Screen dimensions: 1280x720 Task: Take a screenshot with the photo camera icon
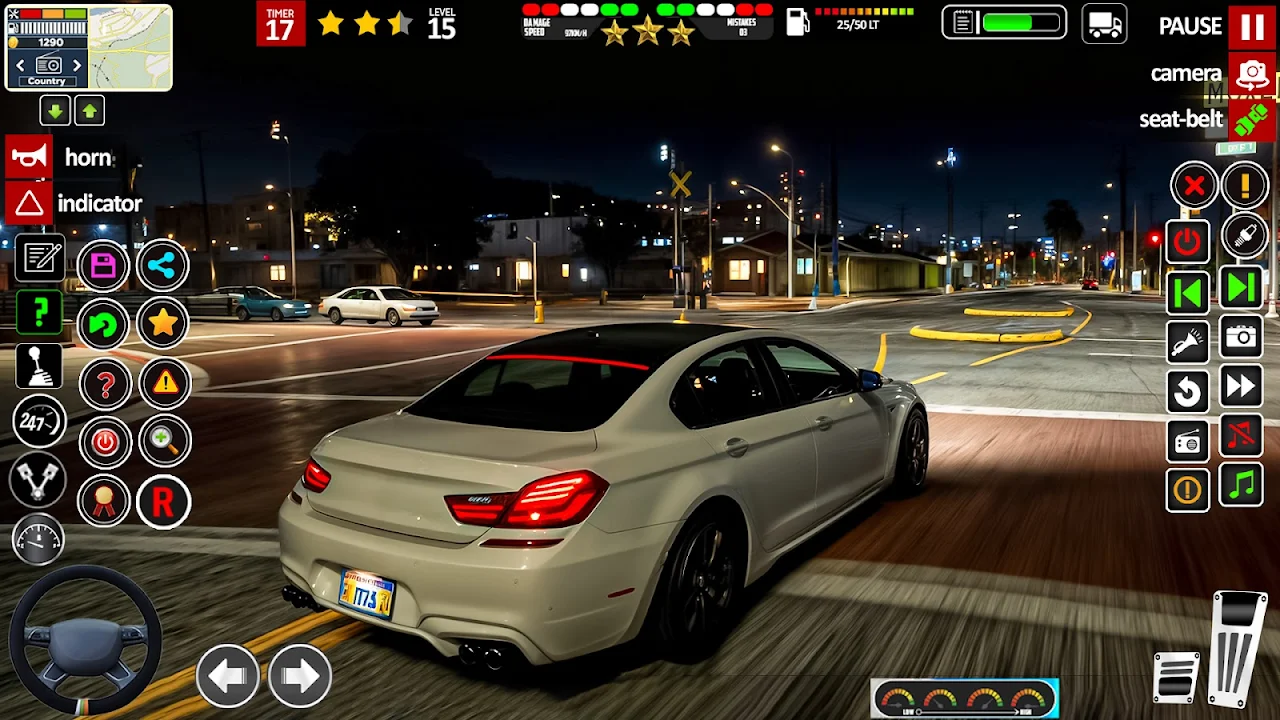pyautogui.click(x=1241, y=338)
